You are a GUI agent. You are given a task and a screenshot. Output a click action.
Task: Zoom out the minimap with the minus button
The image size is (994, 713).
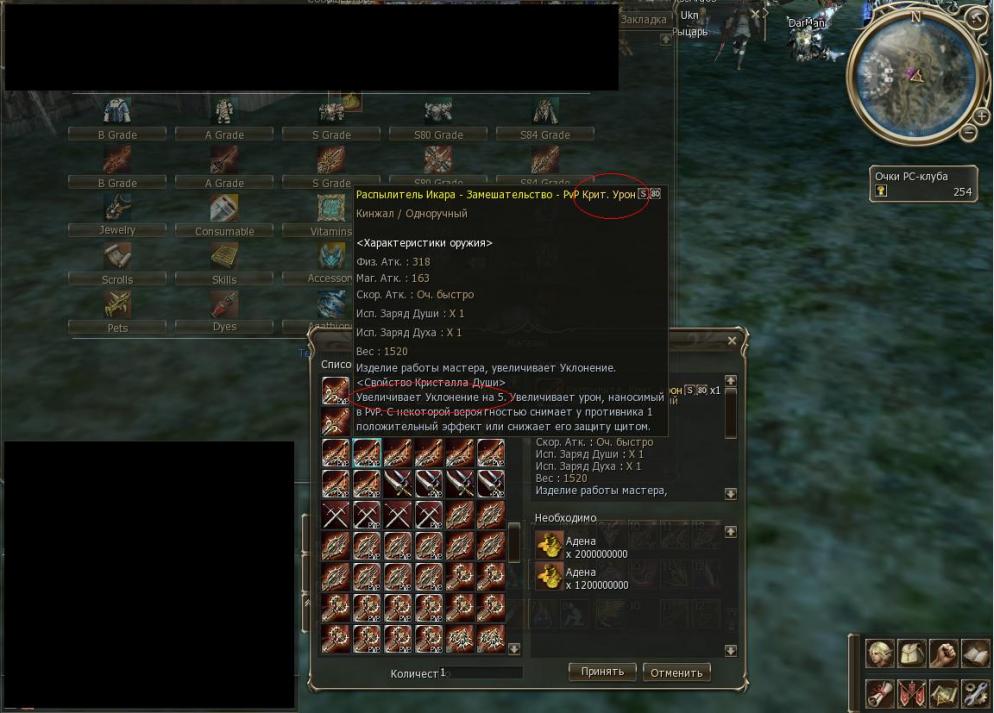click(968, 133)
